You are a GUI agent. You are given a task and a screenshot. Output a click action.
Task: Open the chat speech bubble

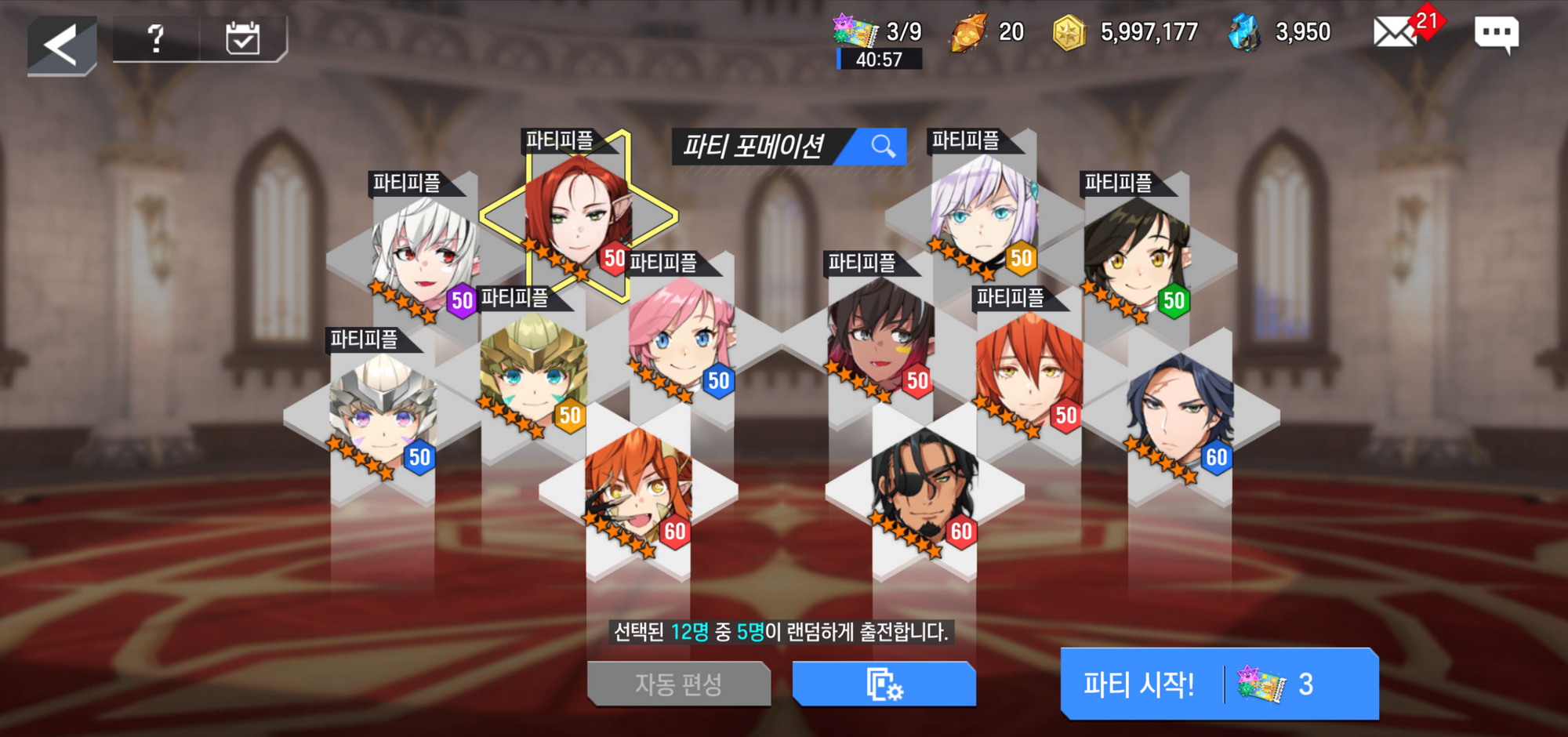tap(1496, 34)
